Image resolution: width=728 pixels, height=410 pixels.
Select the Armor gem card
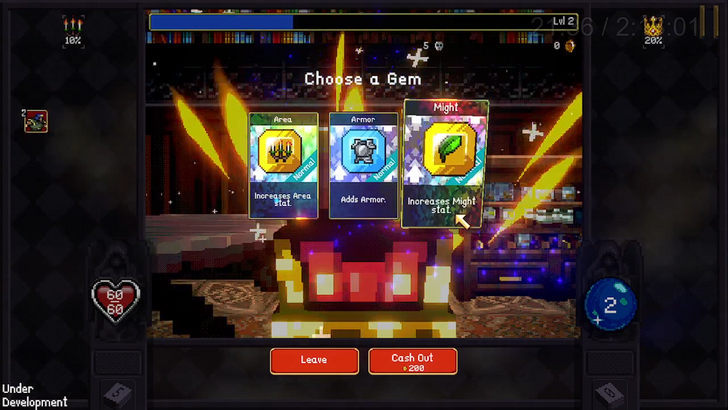tap(363, 164)
